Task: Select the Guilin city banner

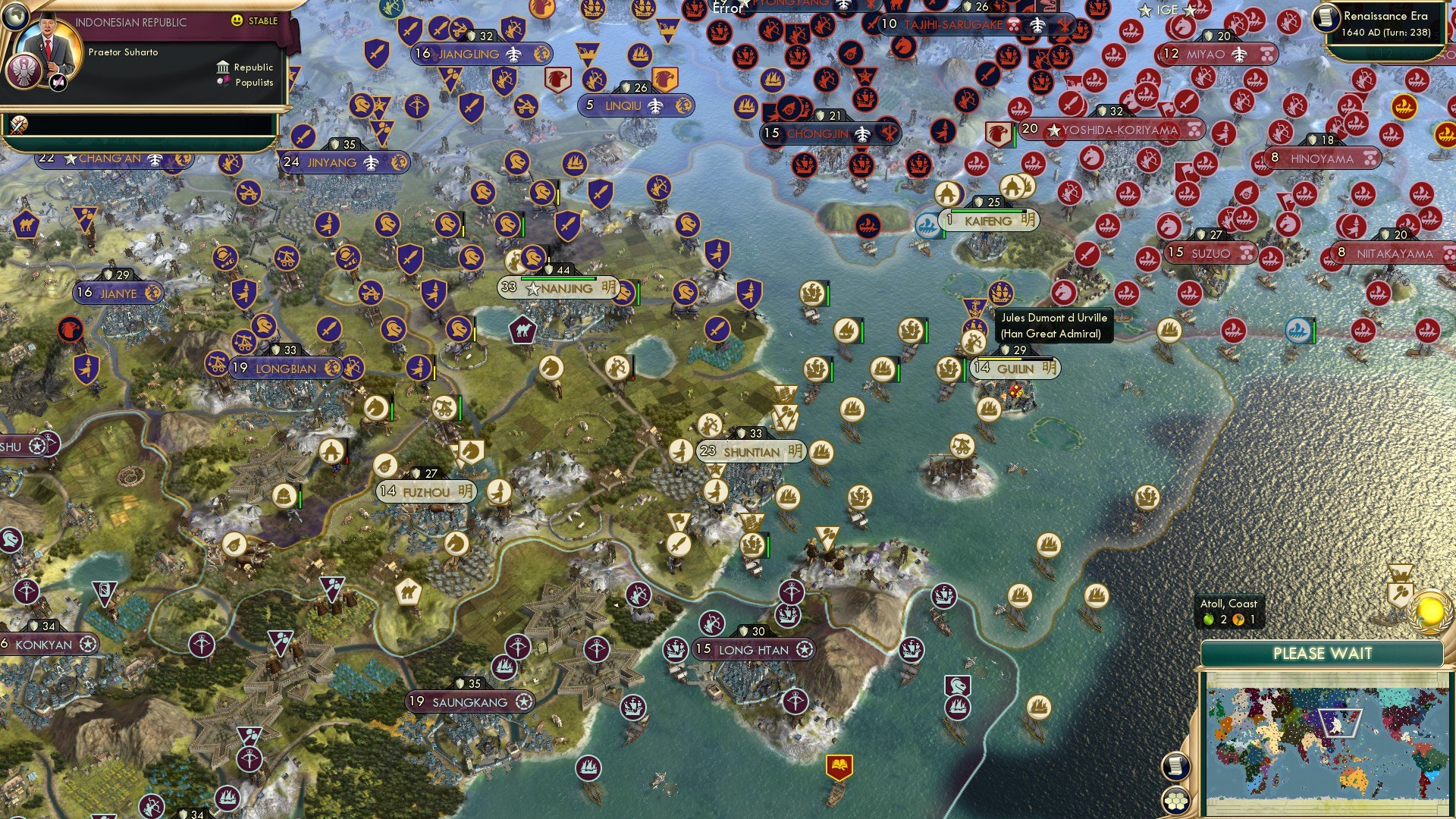Action: 1014,368
